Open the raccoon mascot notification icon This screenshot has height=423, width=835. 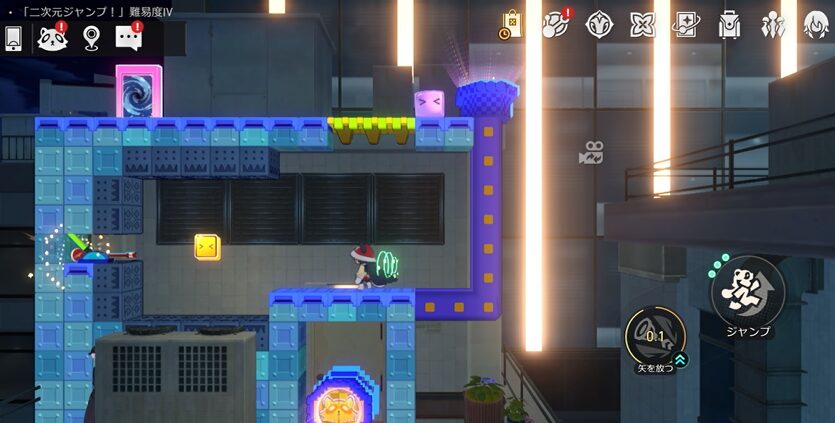click(52, 38)
